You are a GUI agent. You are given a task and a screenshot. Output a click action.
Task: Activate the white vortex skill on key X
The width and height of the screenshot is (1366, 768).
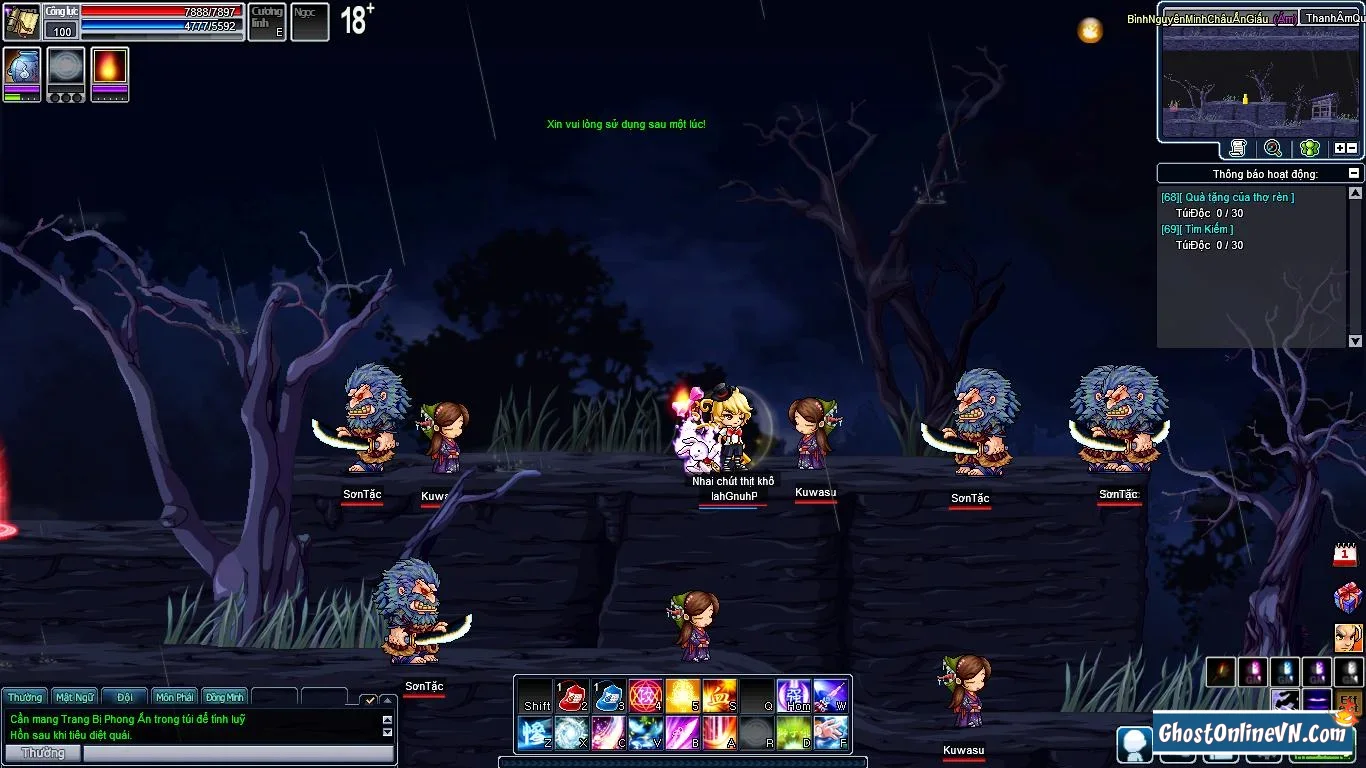pyautogui.click(x=571, y=733)
